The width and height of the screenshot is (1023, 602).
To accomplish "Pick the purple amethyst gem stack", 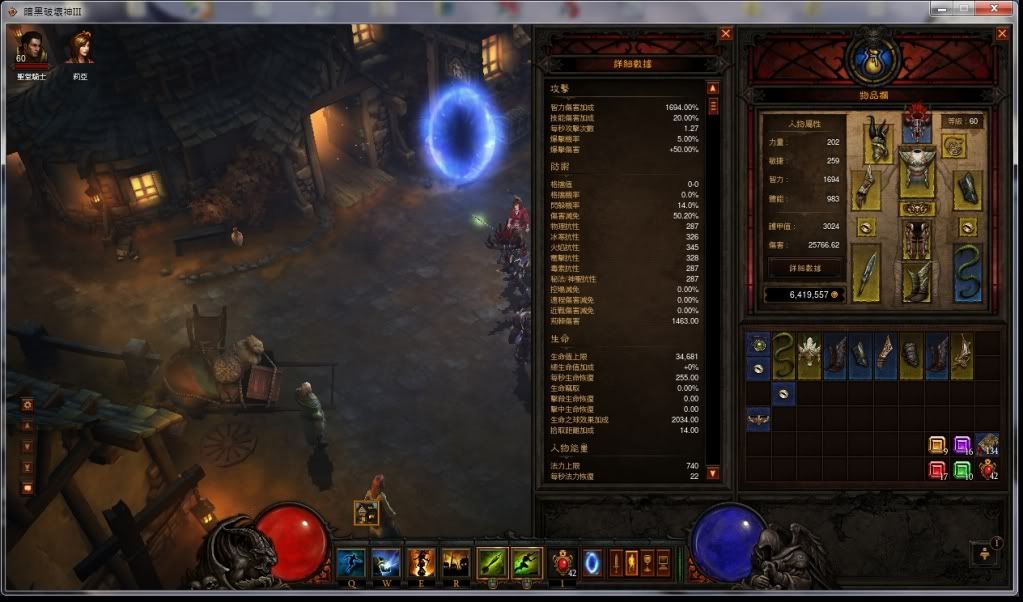I will pyautogui.click(x=962, y=445).
